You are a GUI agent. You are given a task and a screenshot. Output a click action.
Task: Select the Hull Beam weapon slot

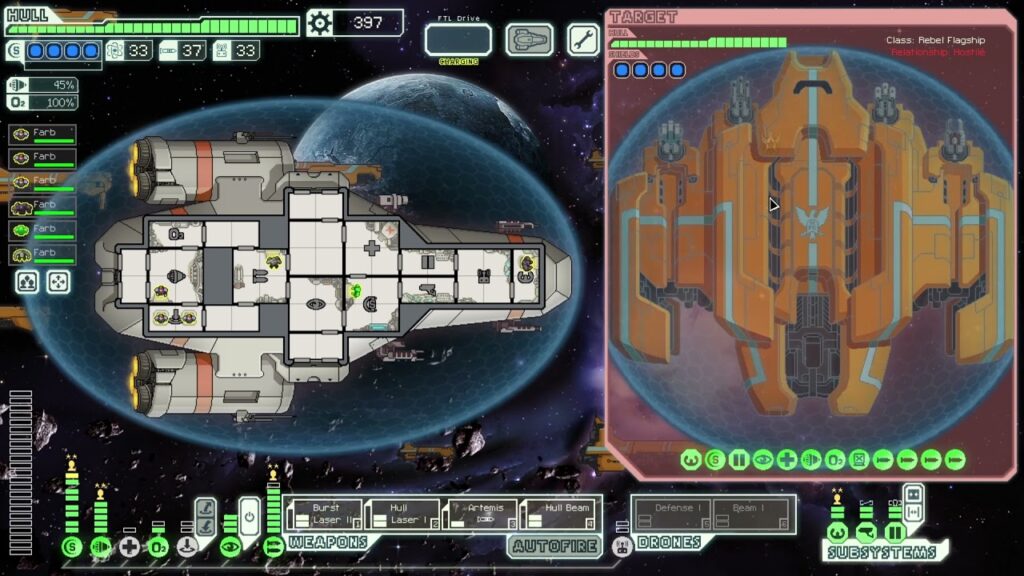561,514
